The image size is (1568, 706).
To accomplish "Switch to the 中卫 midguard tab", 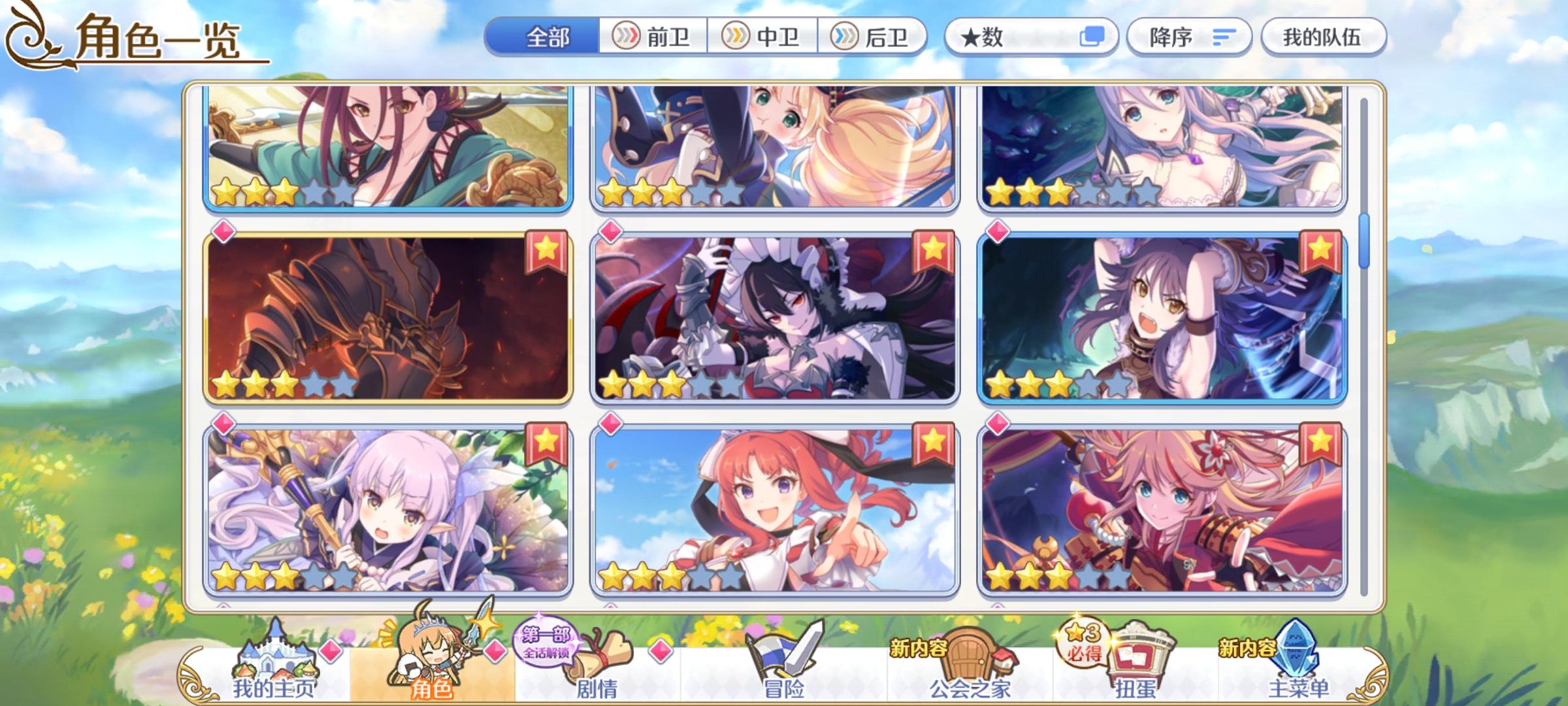I will point(764,37).
